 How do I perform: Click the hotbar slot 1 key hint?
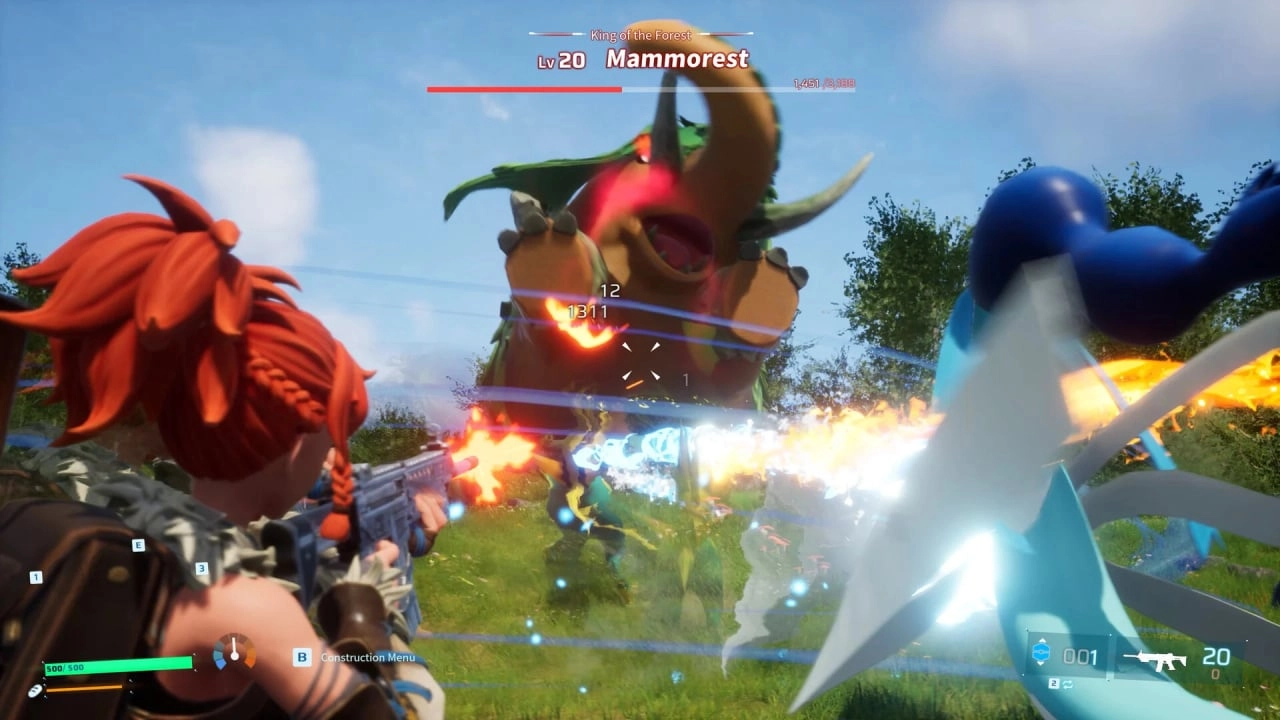click(36, 577)
